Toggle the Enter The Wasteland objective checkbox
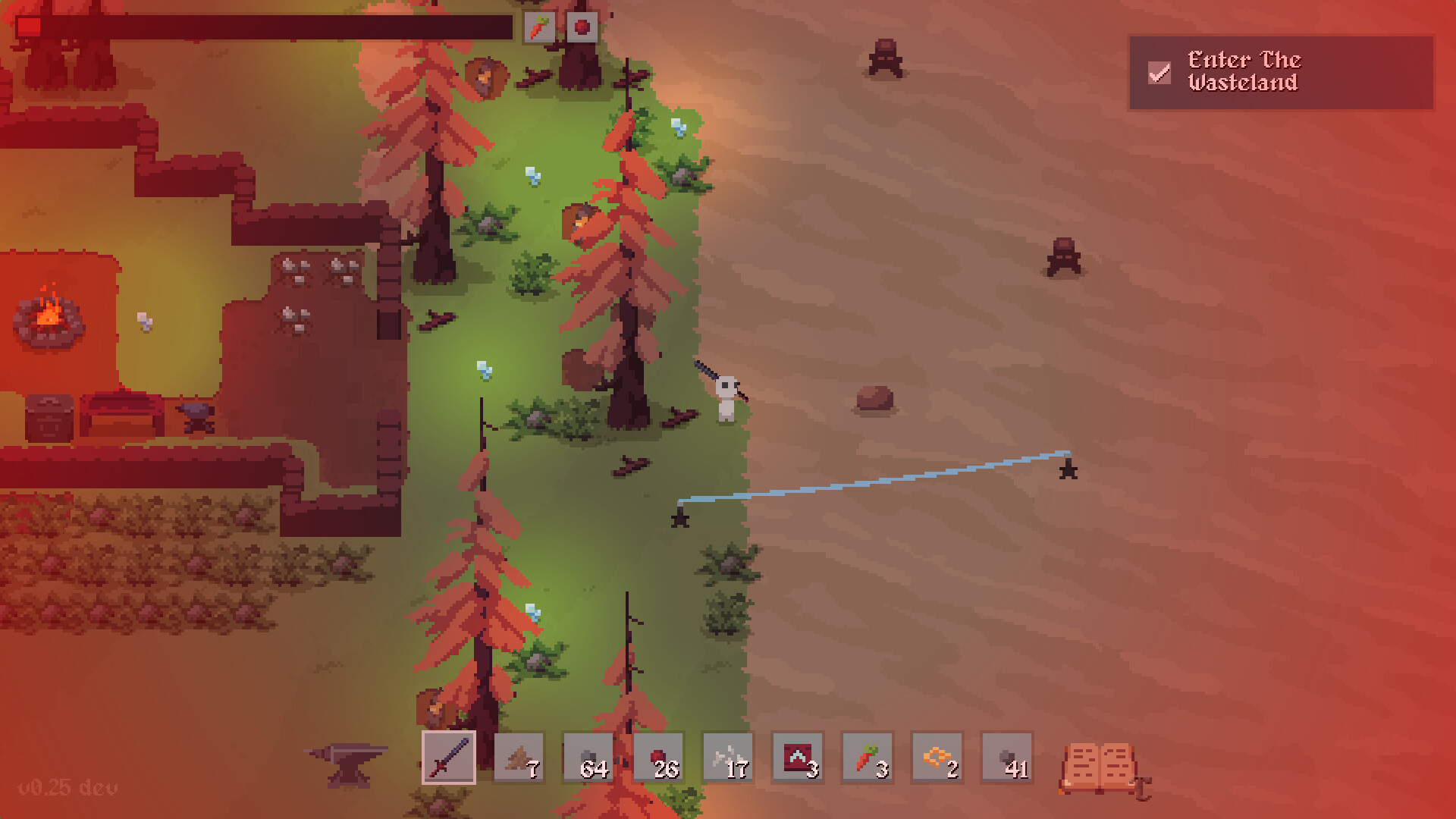This screenshot has height=819, width=1456. click(1159, 73)
